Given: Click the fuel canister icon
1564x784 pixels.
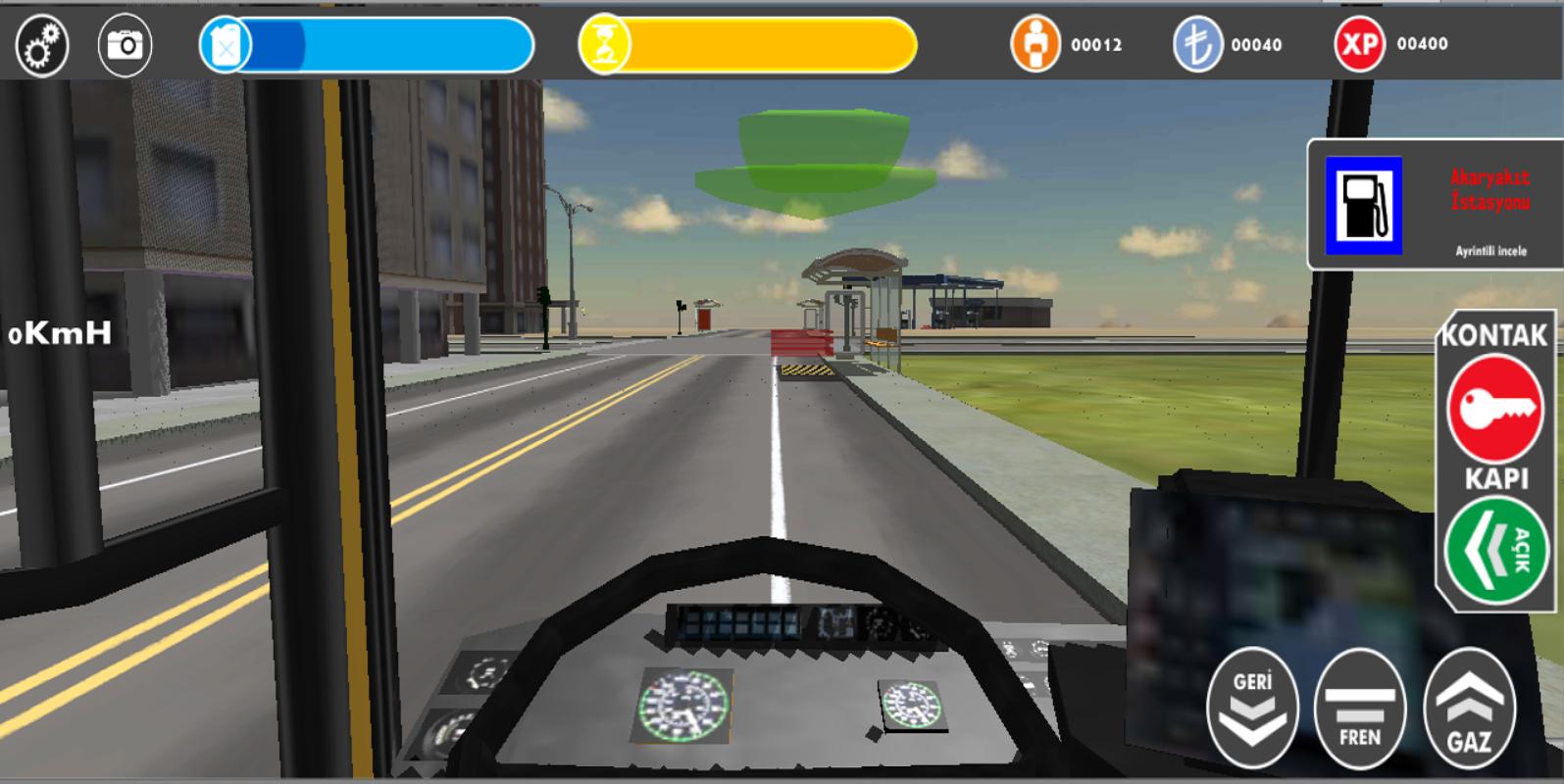Looking at the screenshot, I should click(x=227, y=42).
